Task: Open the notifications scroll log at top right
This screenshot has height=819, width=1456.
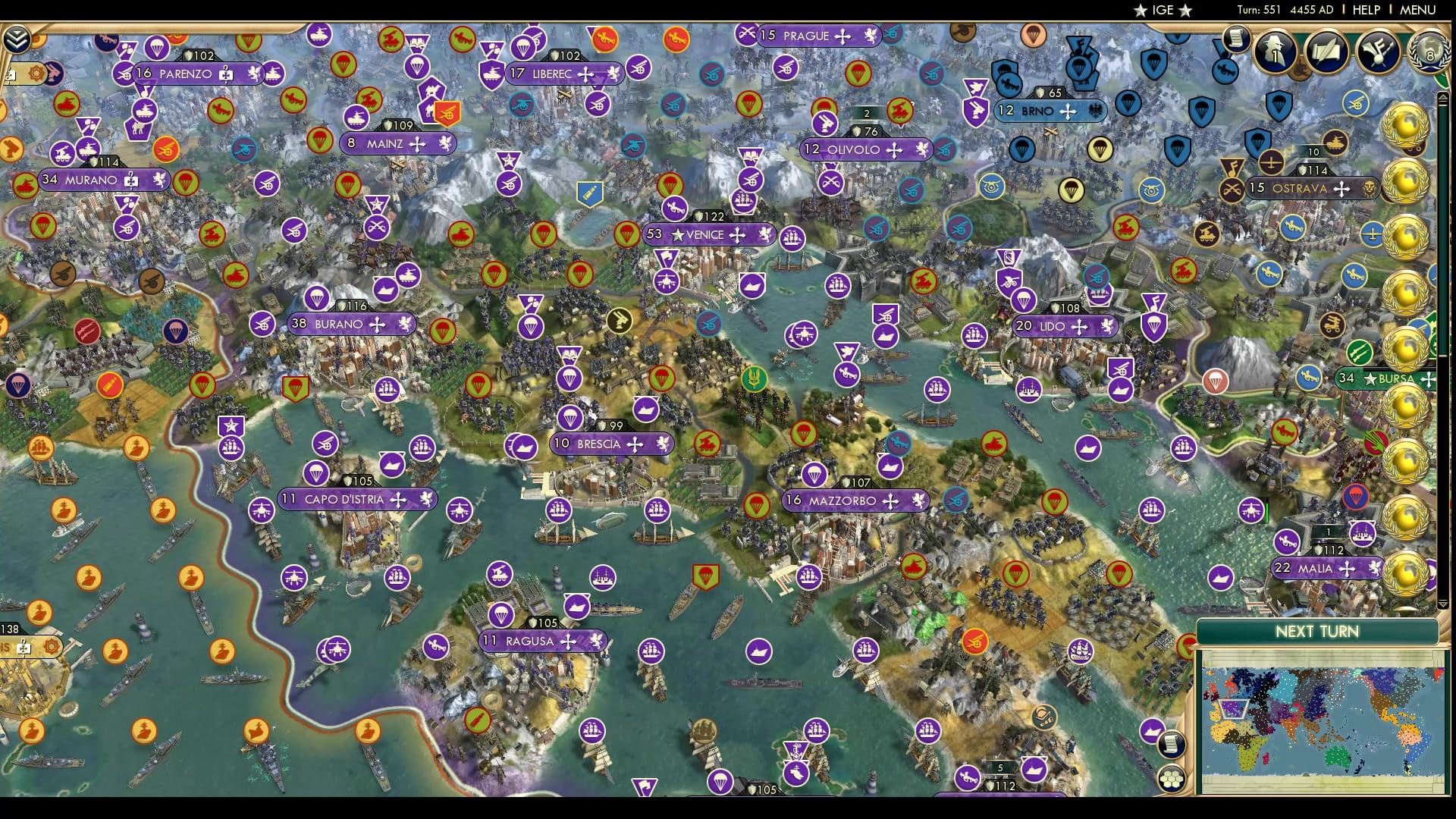Action: pyautogui.click(x=1237, y=39)
